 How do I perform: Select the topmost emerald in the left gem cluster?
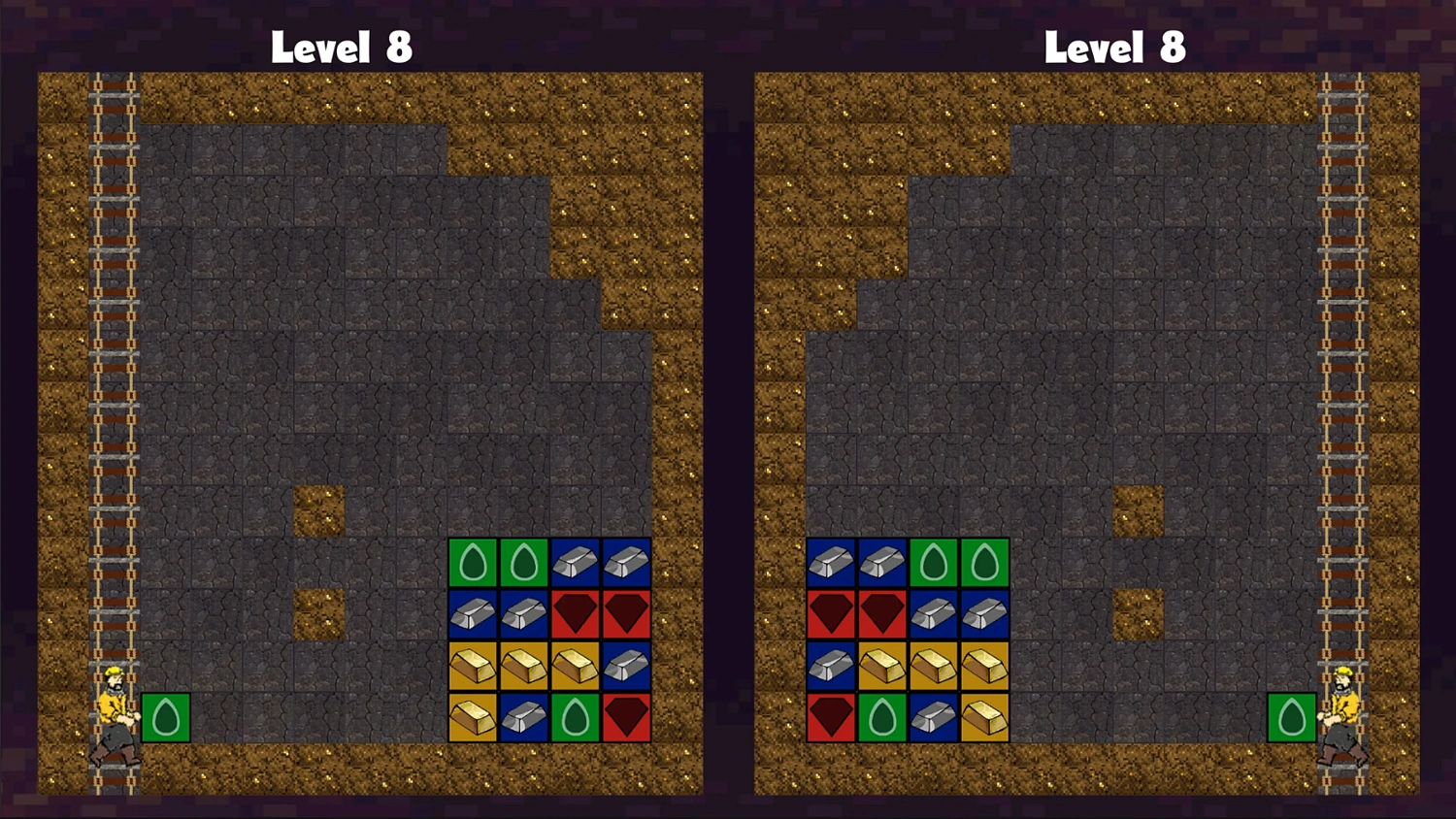click(473, 561)
